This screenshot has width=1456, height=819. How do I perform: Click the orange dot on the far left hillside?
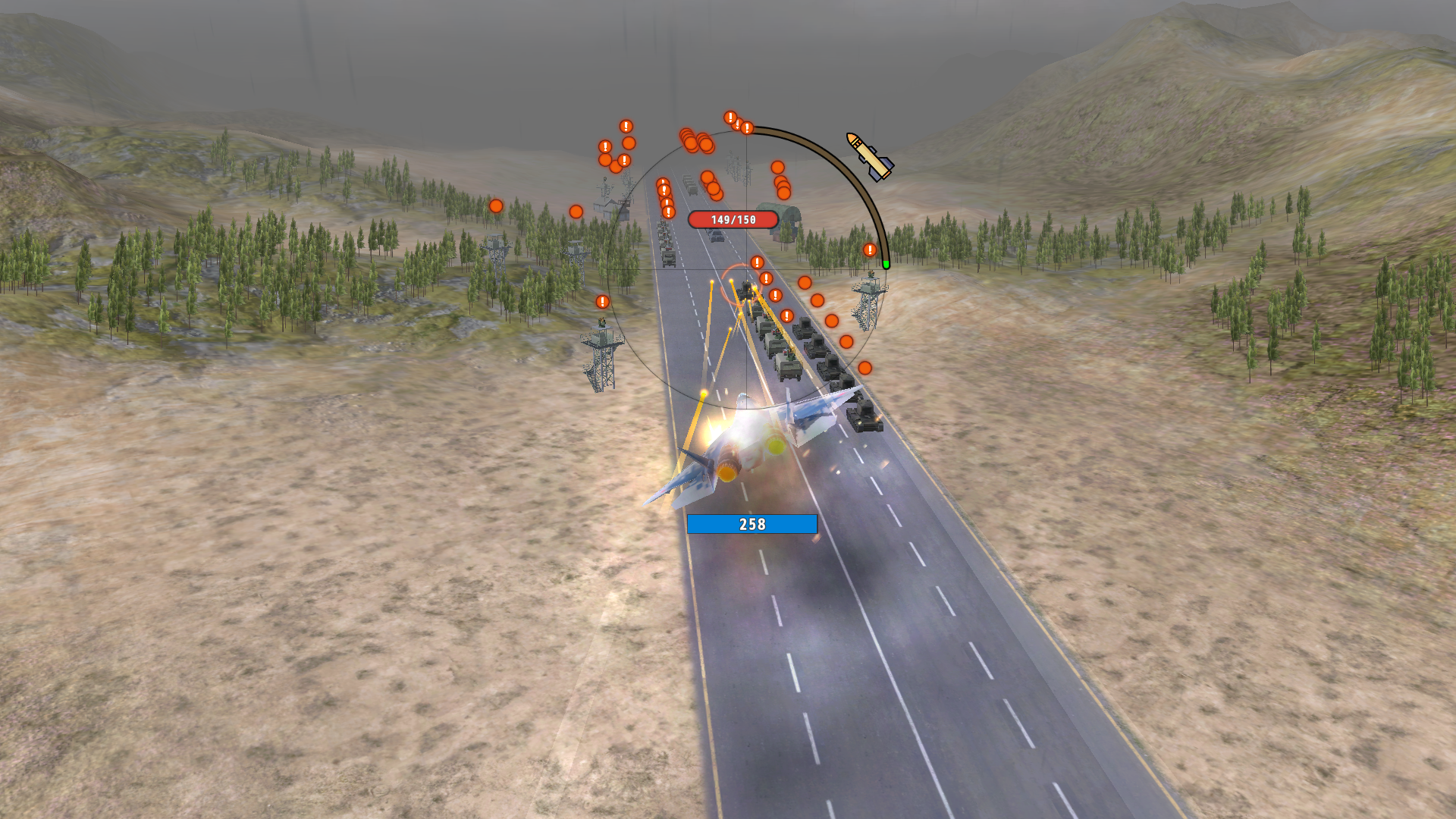495,206
